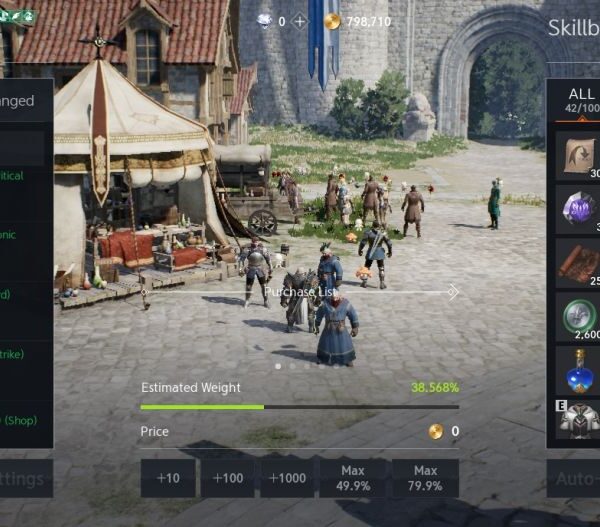This screenshot has width=600, height=527.
Task: Select the scroll item slot
Action: point(579,155)
